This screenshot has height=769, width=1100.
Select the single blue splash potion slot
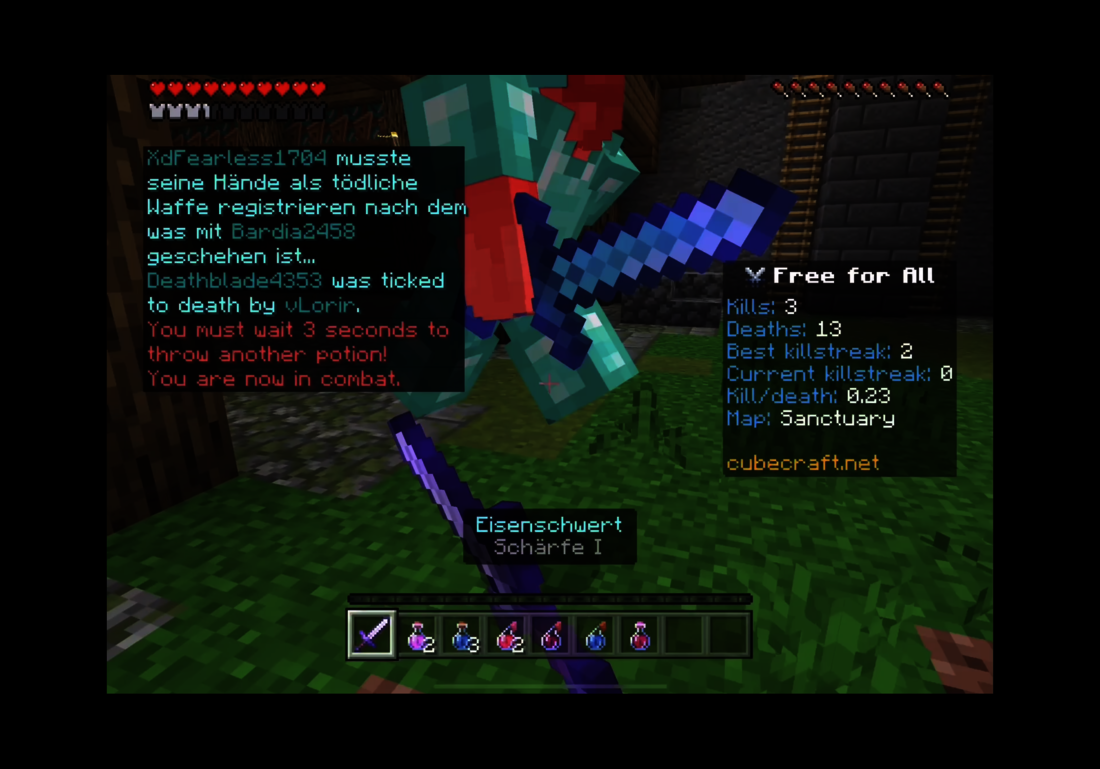pos(596,634)
